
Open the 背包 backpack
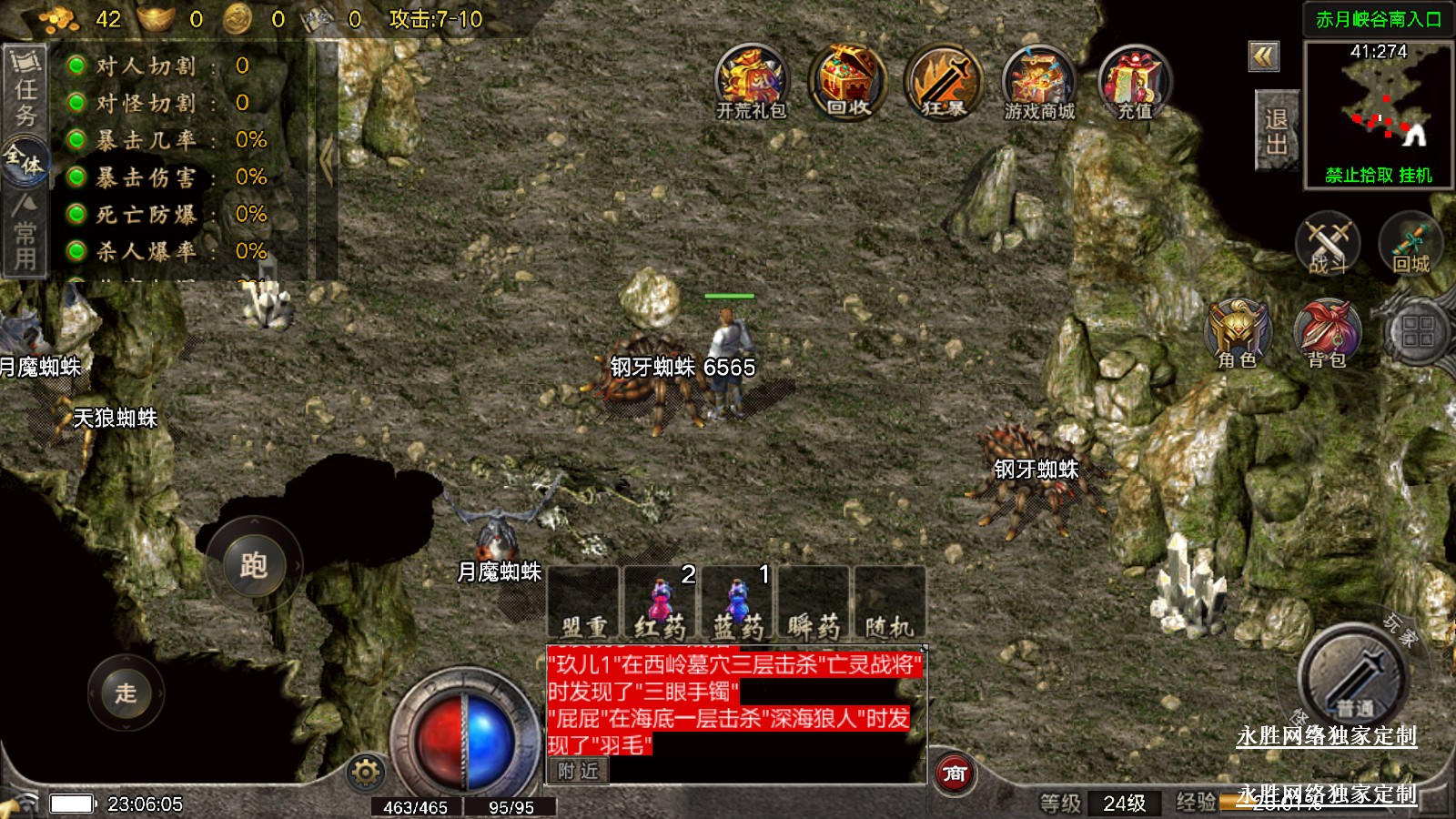[x=1327, y=333]
